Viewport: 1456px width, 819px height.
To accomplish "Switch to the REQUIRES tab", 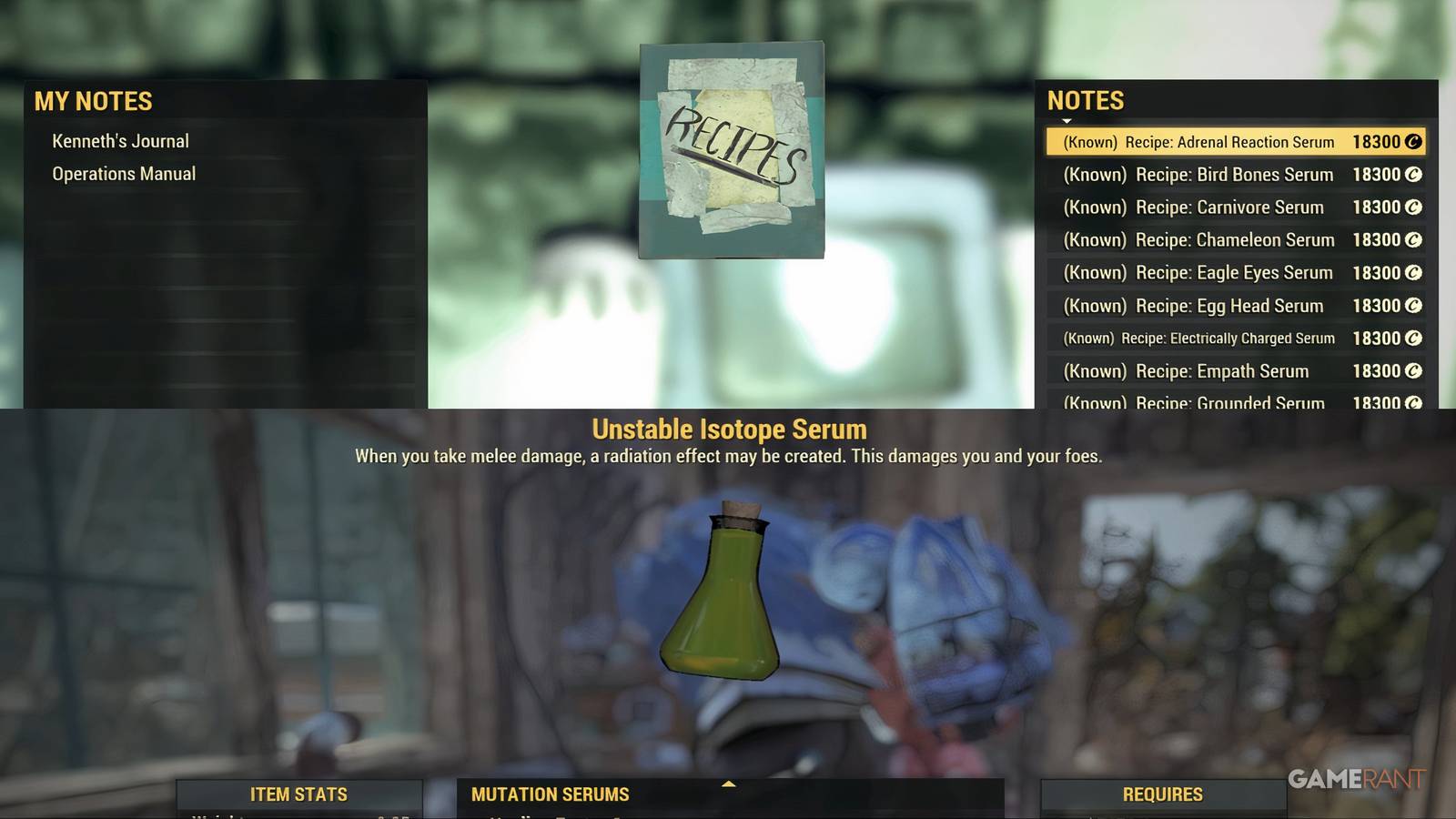I will click(1166, 794).
